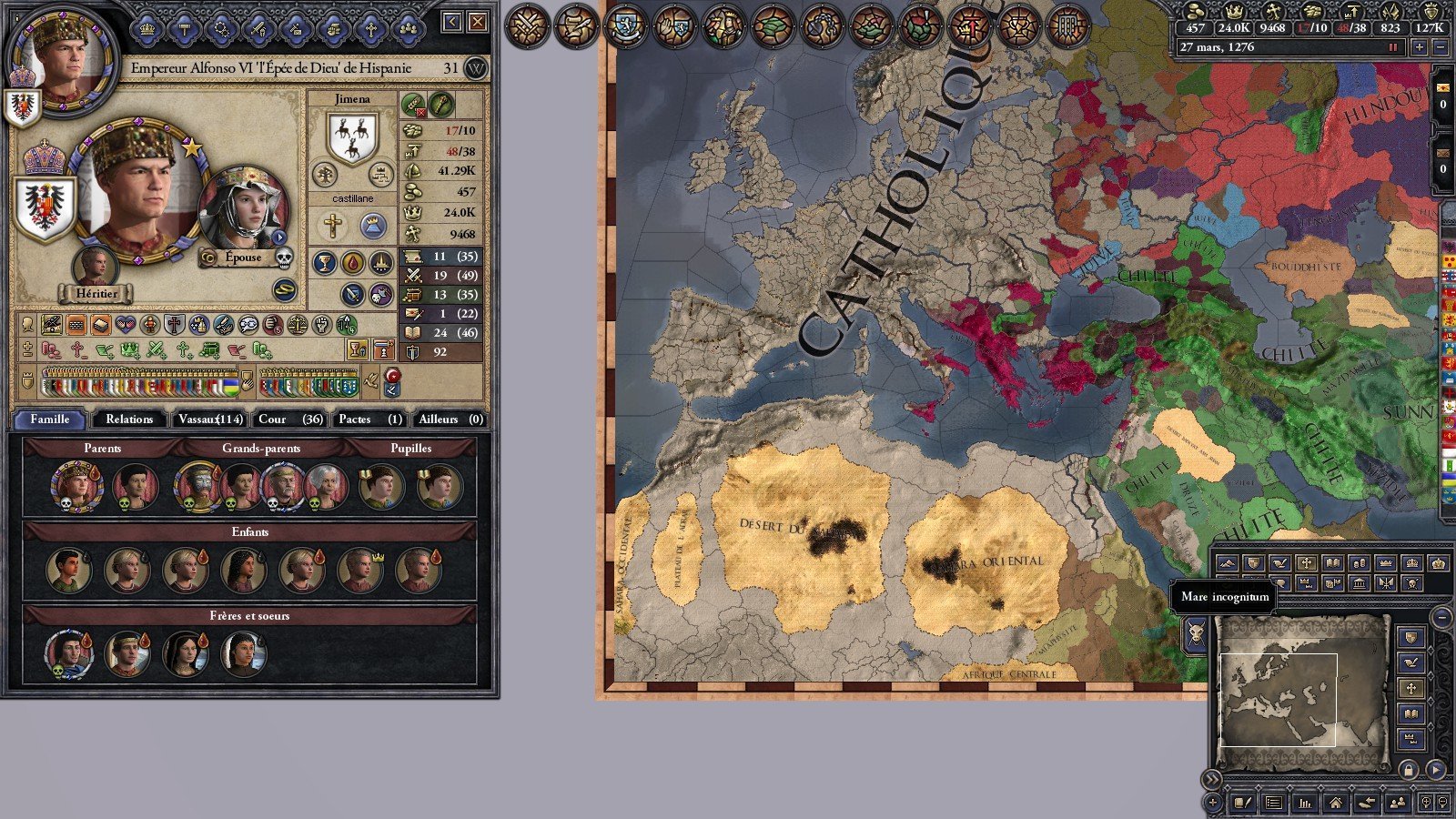Switch to the Relations tab
1456x819 pixels.
coord(129,419)
